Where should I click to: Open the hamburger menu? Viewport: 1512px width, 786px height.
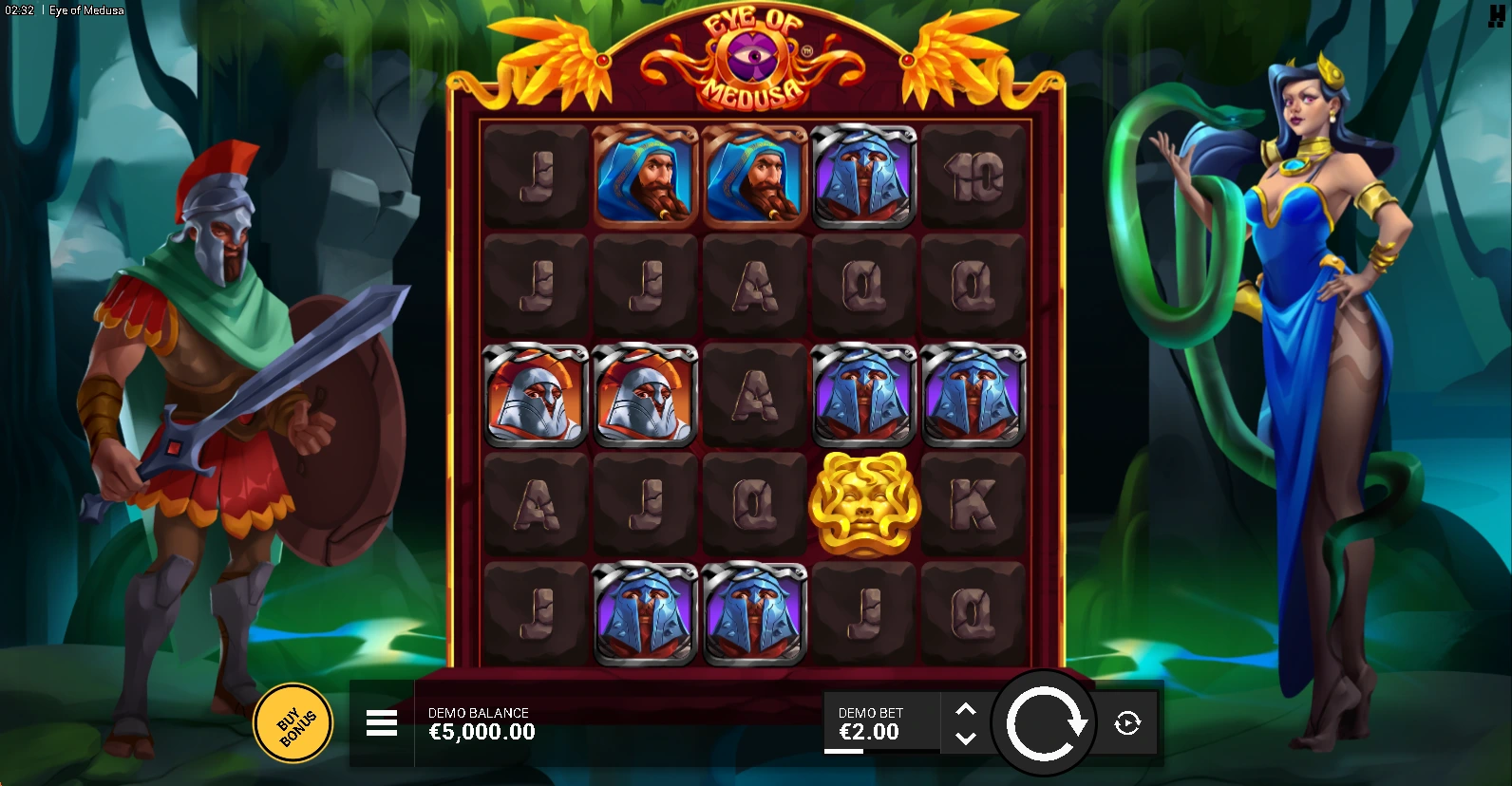click(382, 723)
